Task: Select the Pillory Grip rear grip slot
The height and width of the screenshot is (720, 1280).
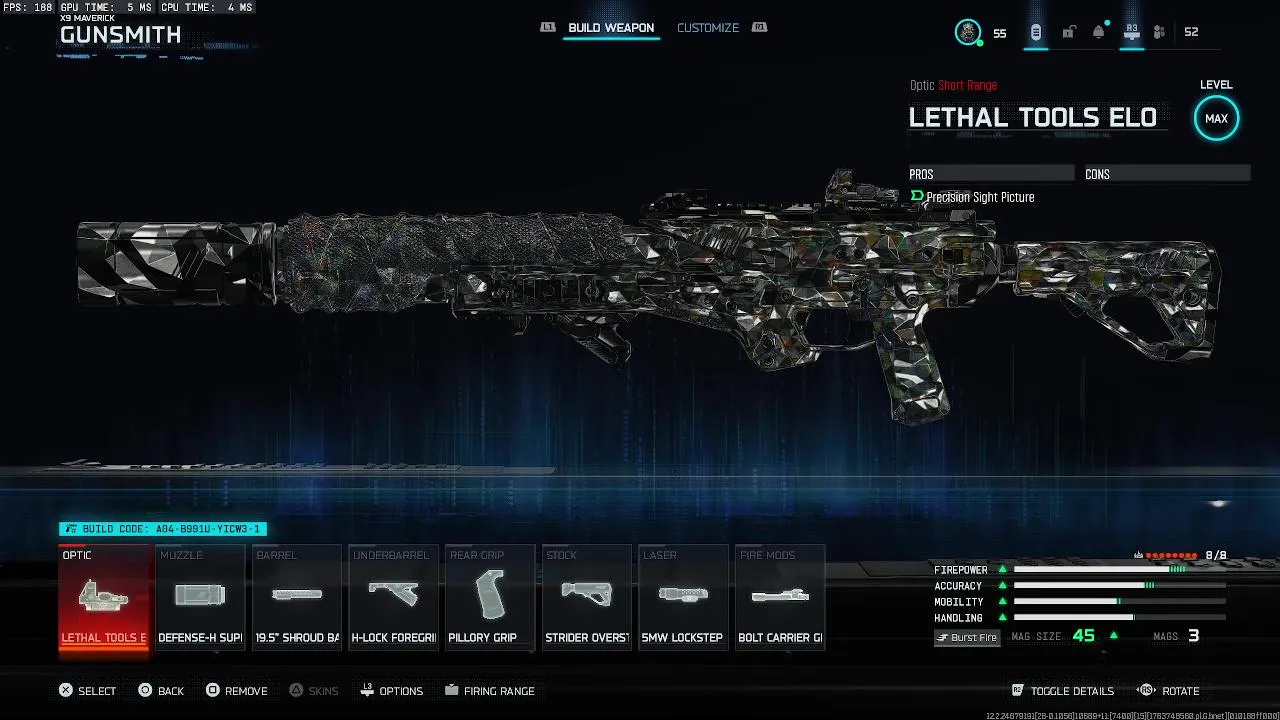Action: 490,598
